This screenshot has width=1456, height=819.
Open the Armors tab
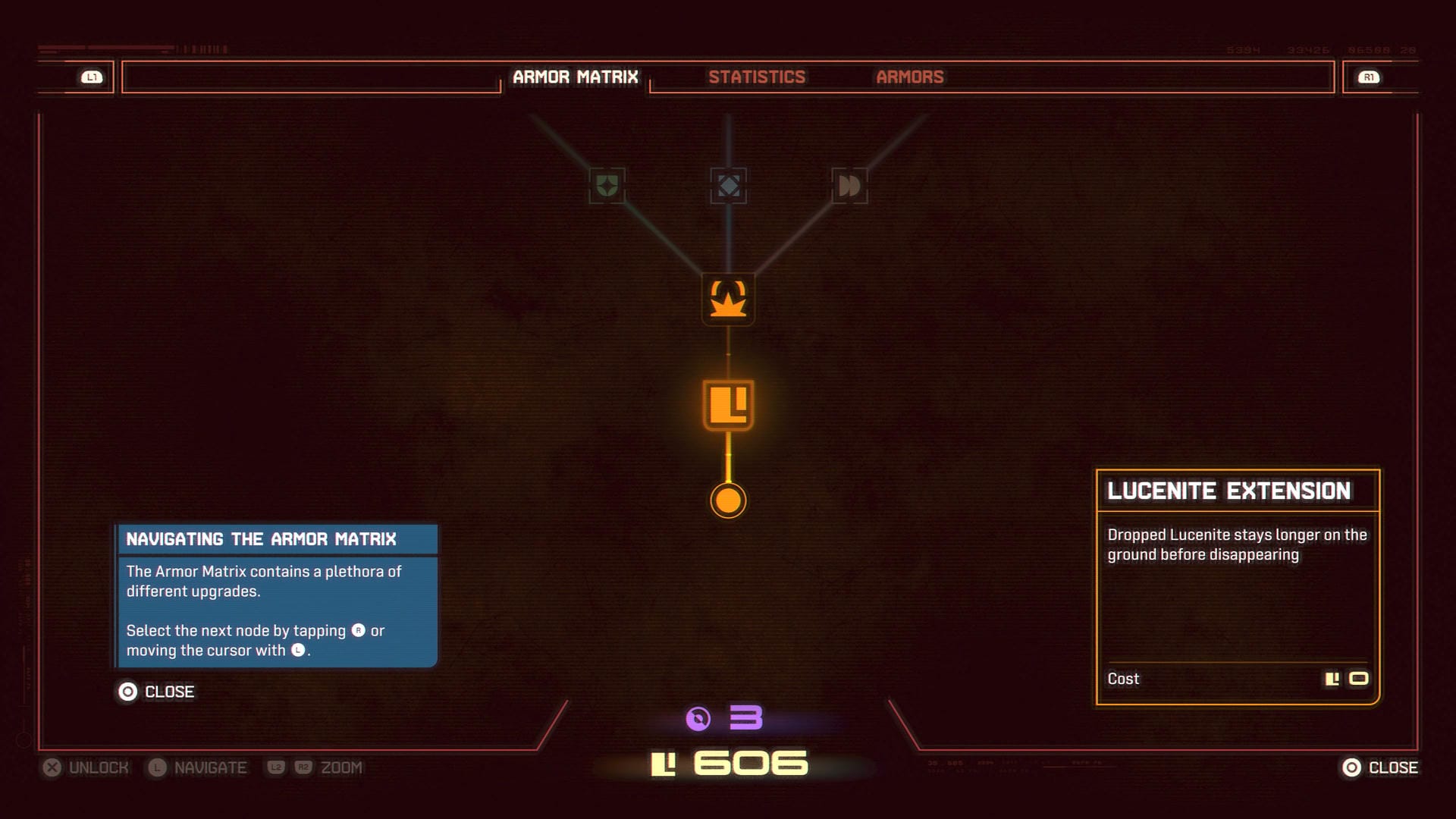point(909,77)
